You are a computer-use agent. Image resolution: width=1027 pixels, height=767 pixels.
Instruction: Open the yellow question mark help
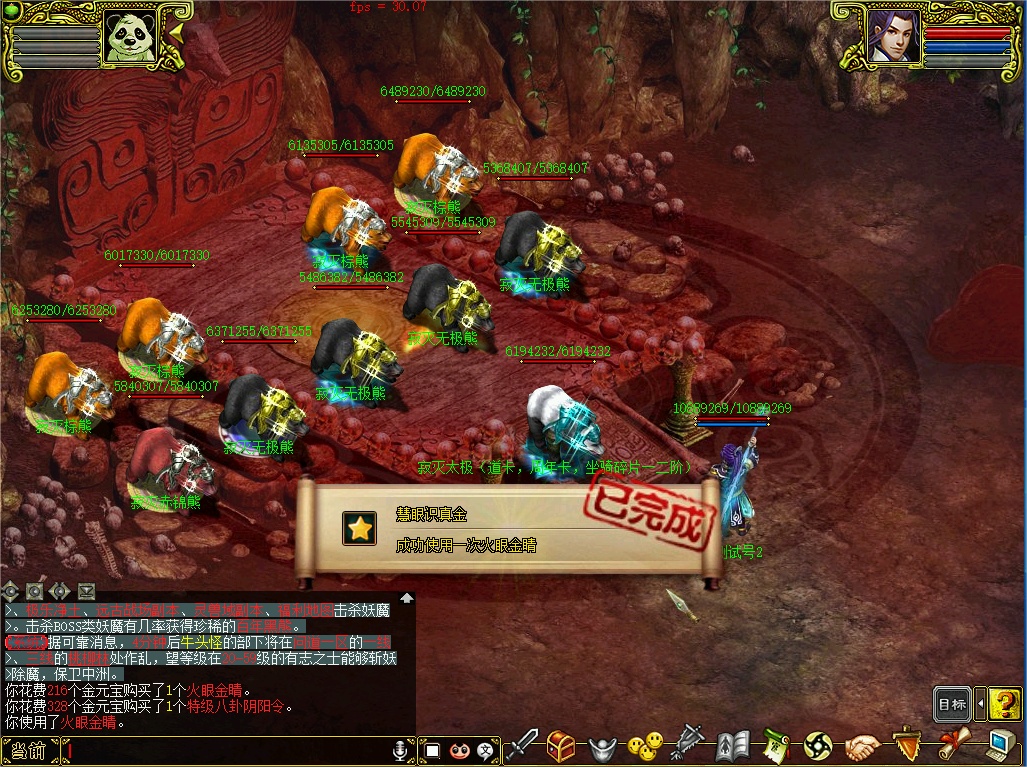(1005, 704)
